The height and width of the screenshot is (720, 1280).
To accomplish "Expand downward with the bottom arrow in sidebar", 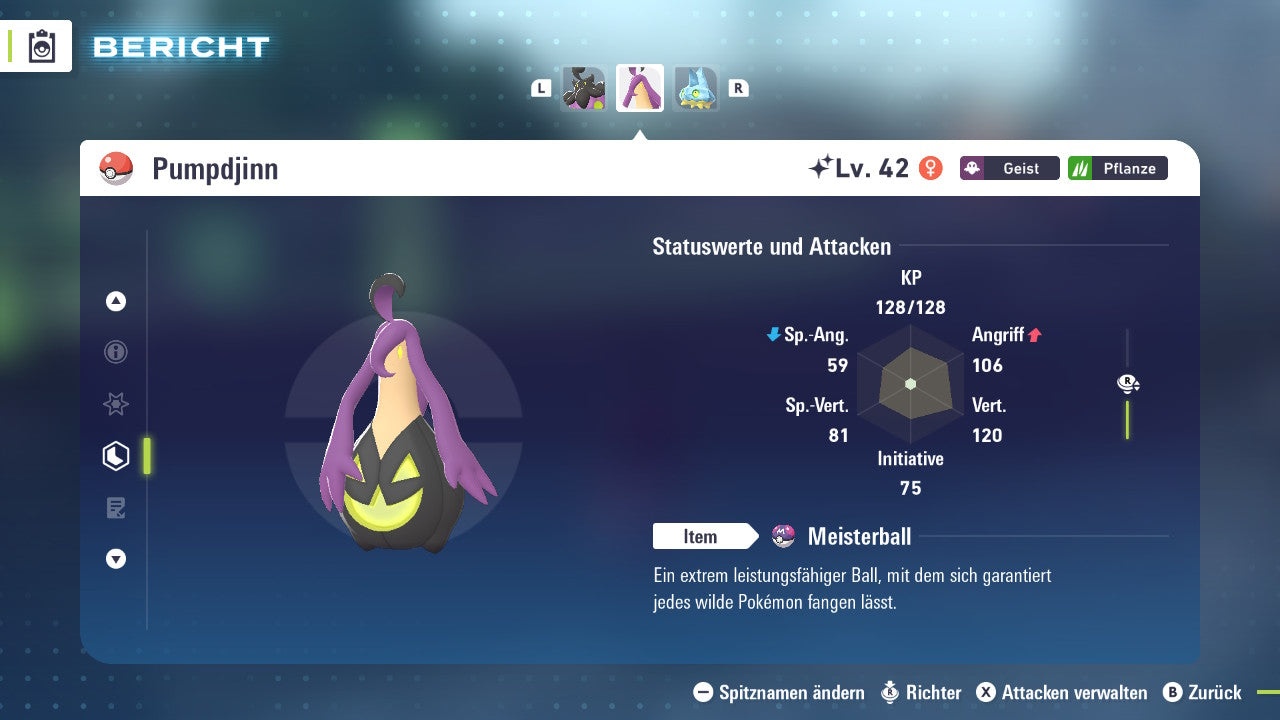I will pyautogui.click(x=115, y=559).
